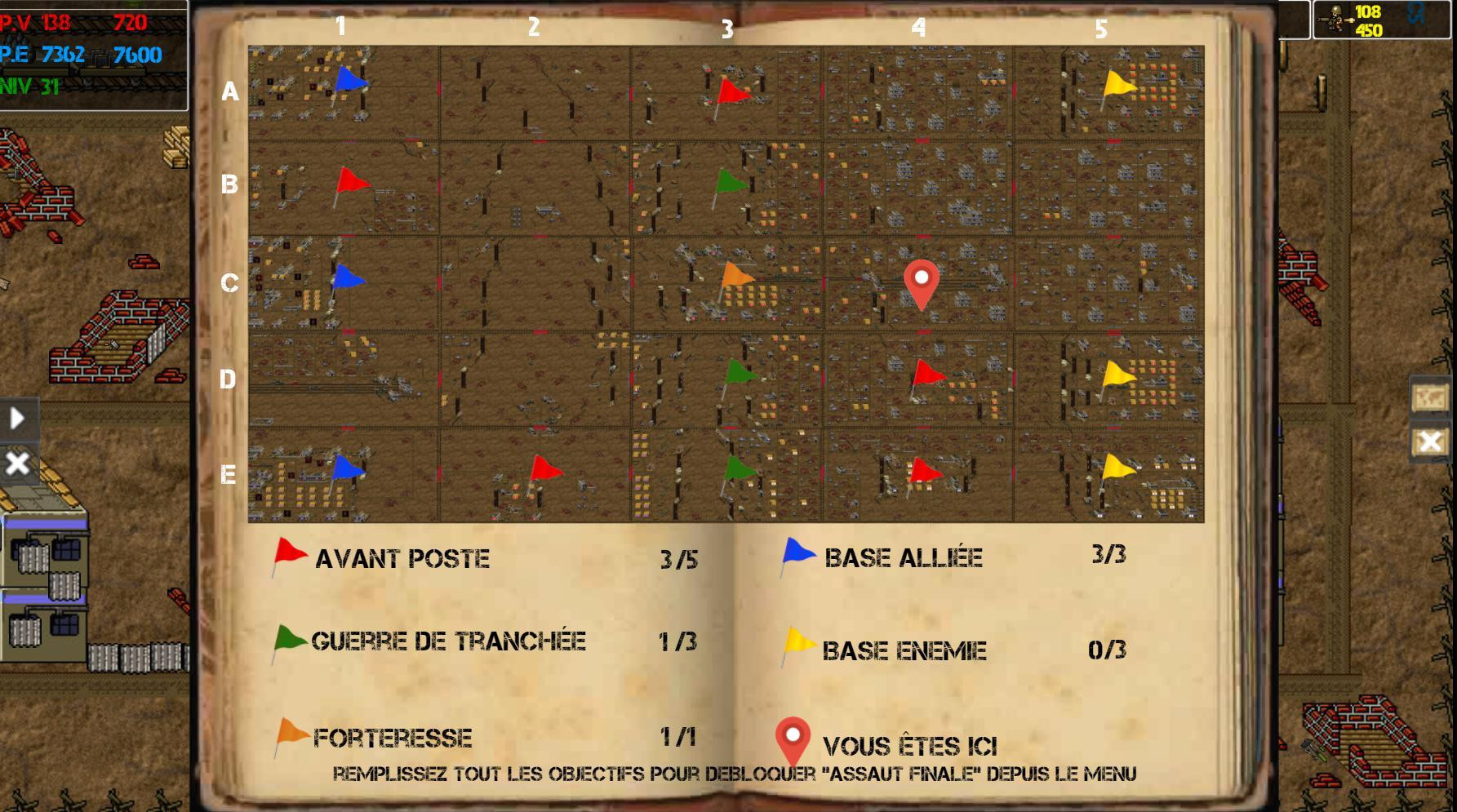Select the green trench warfare flag in sector B3
This screenshot has width=1457, height=812.
point(730,181)
